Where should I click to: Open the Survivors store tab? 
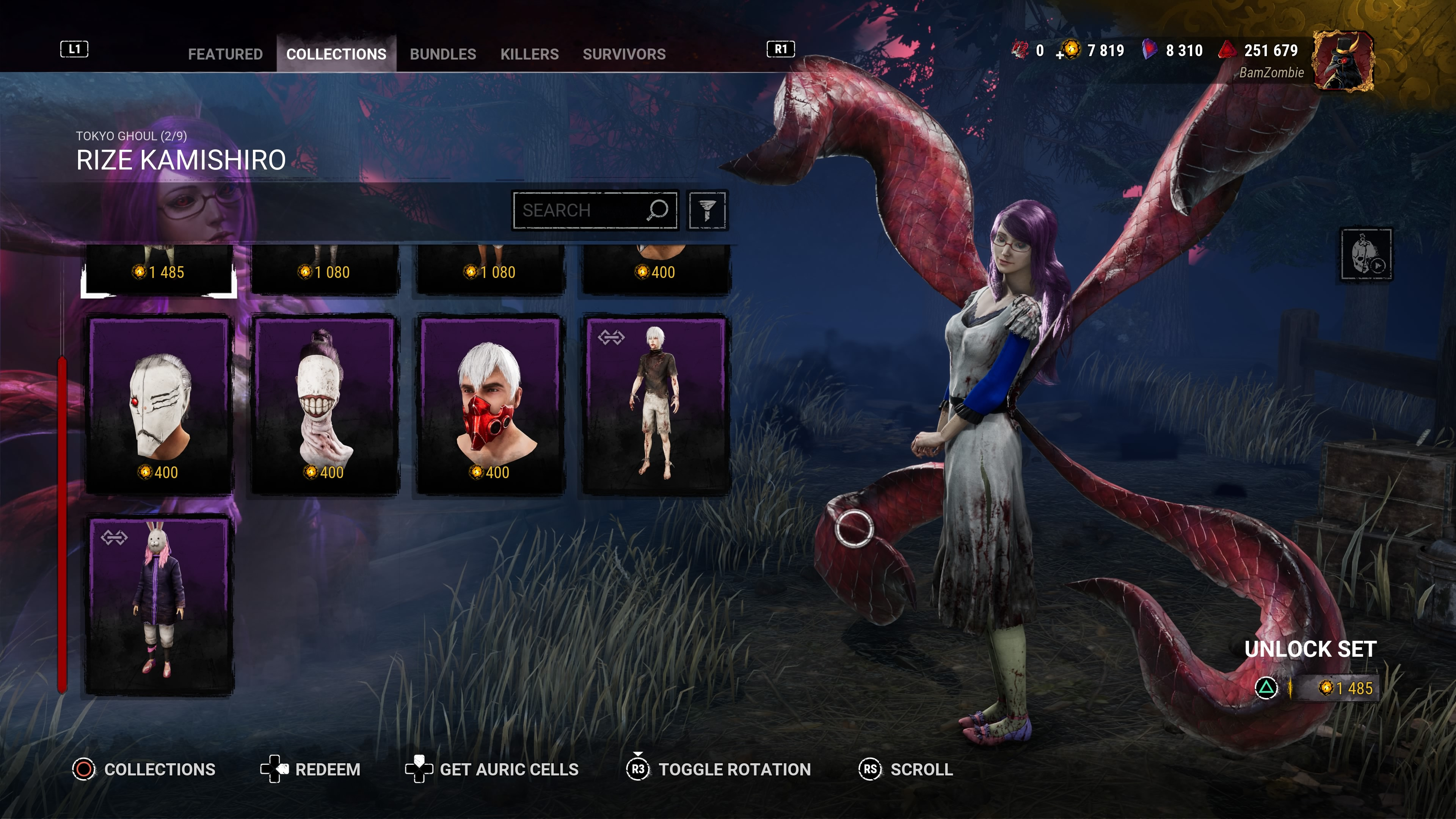coord(624,54)
